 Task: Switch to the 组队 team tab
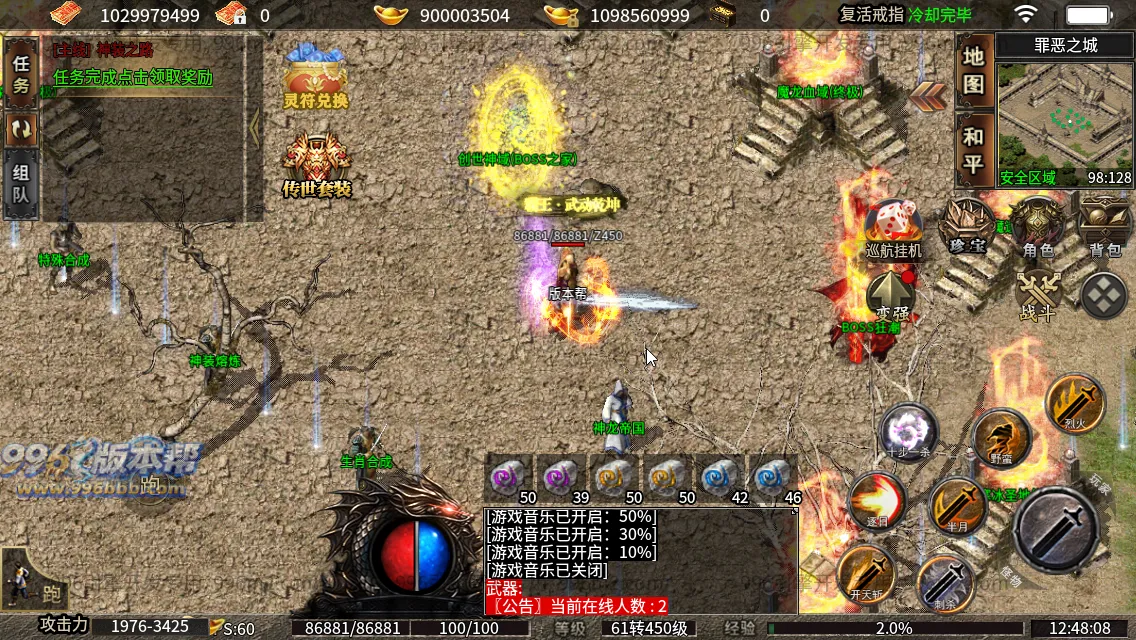[21, 183]
